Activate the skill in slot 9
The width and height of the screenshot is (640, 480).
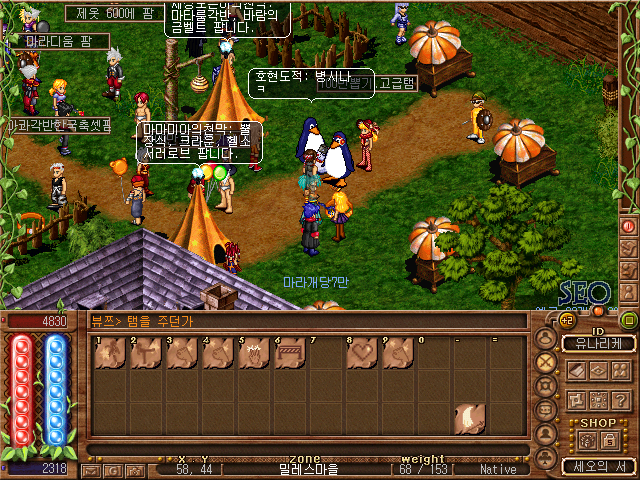coord(396,353)
